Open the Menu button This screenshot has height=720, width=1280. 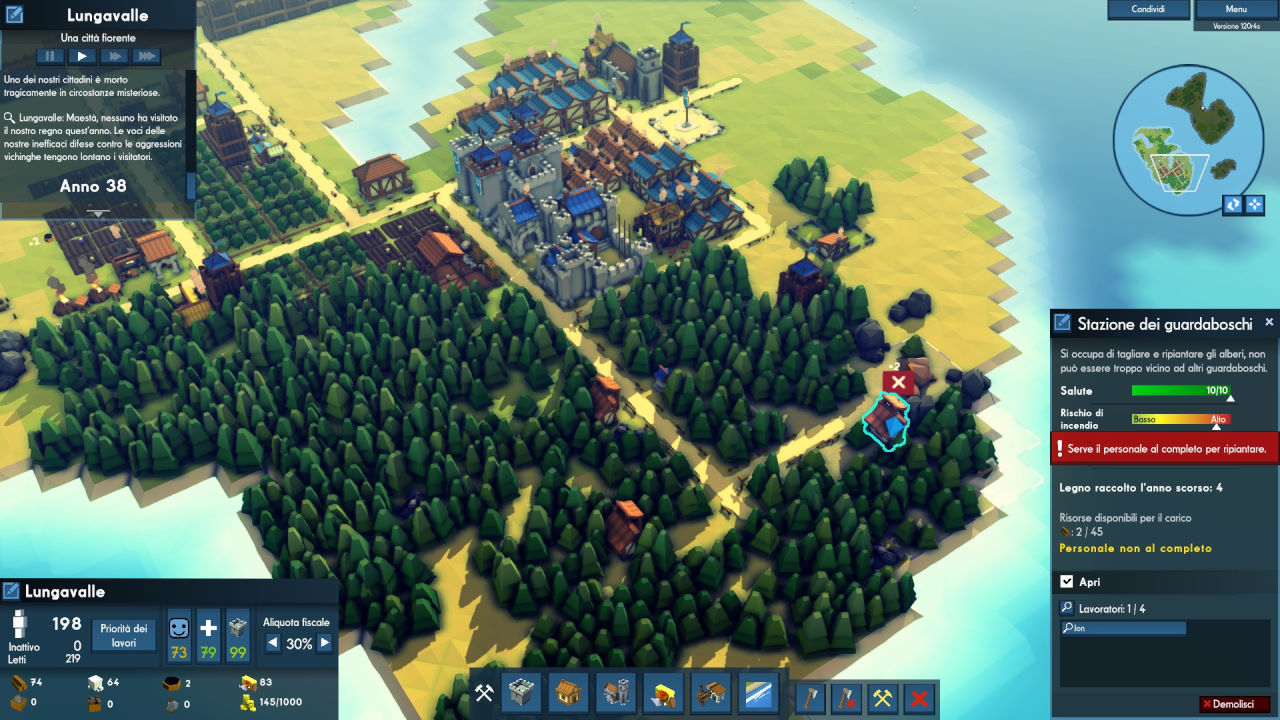pos(1235,9)
